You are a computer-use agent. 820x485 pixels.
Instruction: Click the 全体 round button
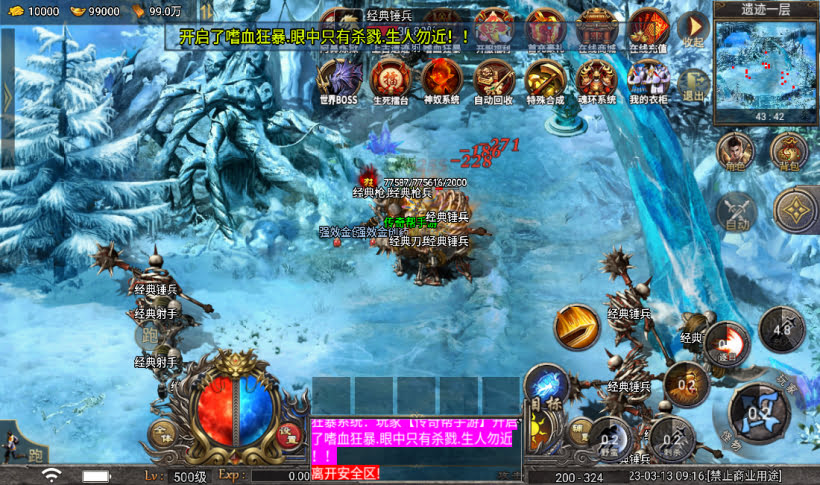[x=163, y=433]
